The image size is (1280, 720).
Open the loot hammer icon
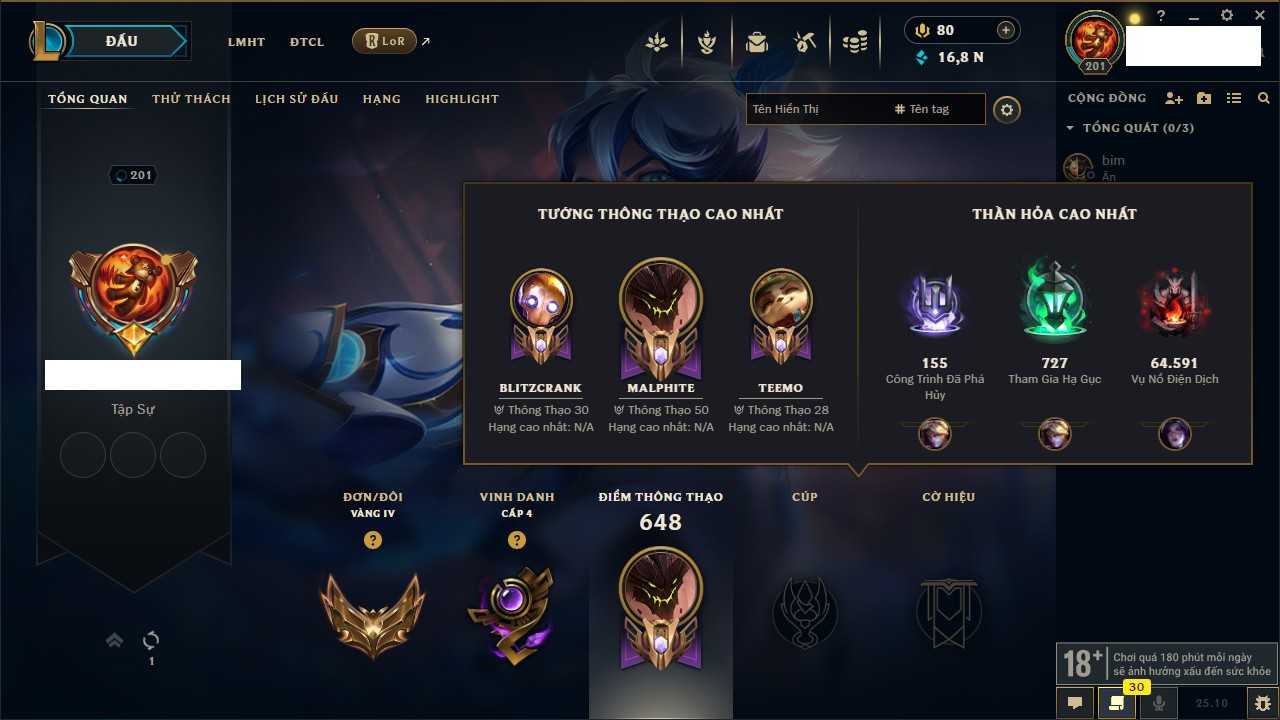coord(805,42)
